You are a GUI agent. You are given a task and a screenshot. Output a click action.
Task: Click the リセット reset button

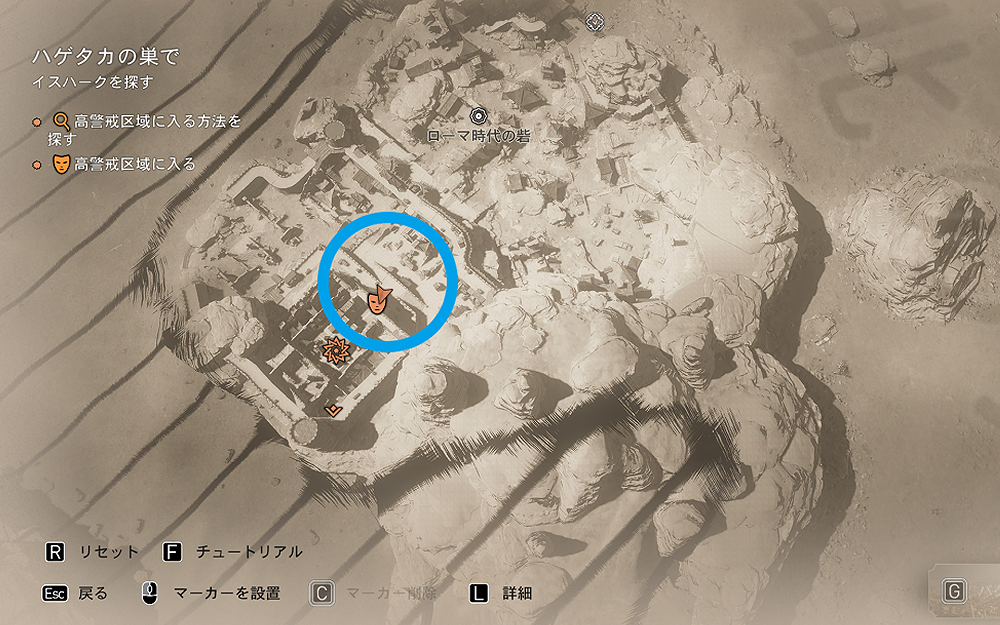click(92, 552)
